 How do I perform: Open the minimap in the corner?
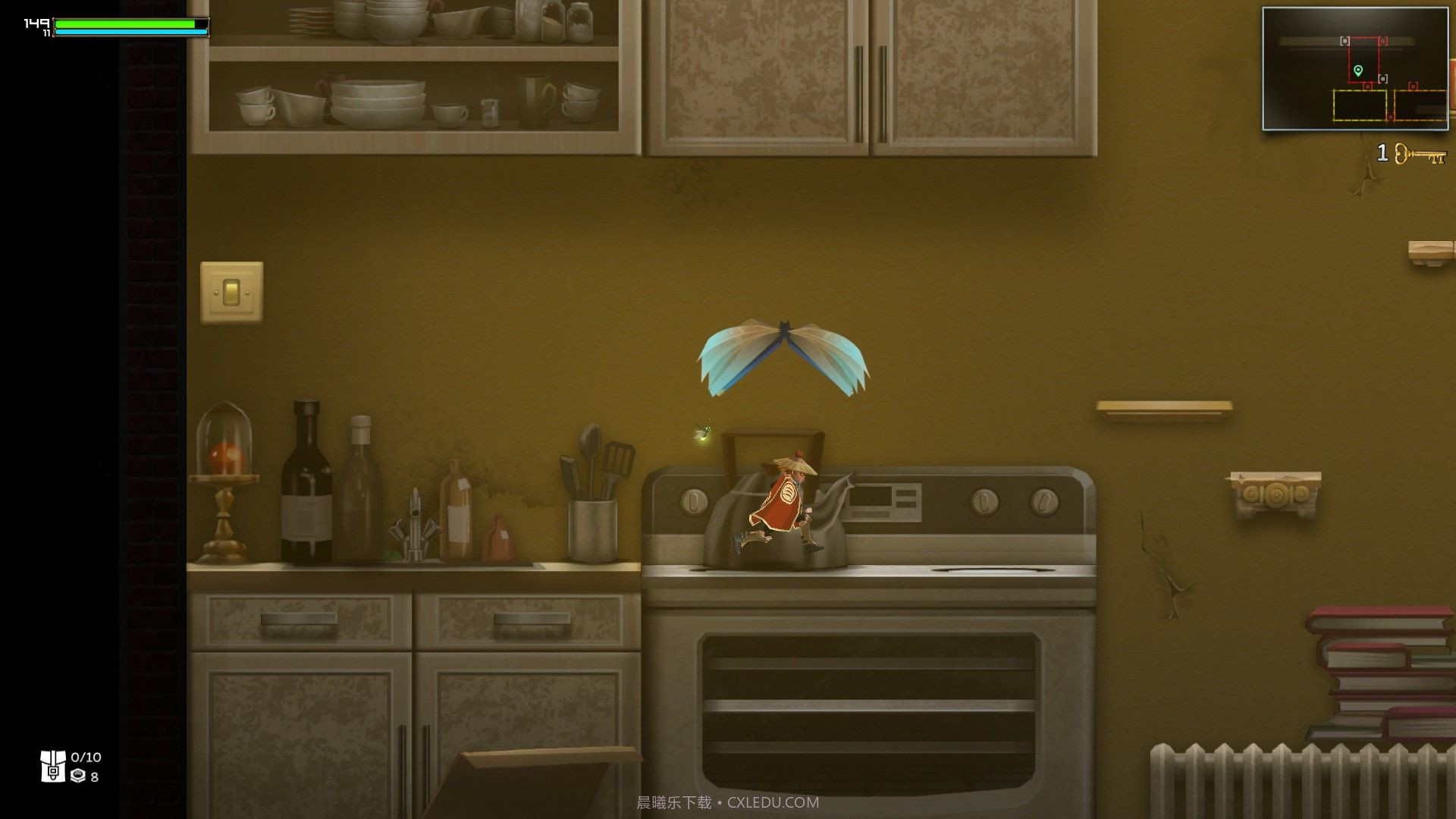pyautogui.click(x=1354, y=69)
